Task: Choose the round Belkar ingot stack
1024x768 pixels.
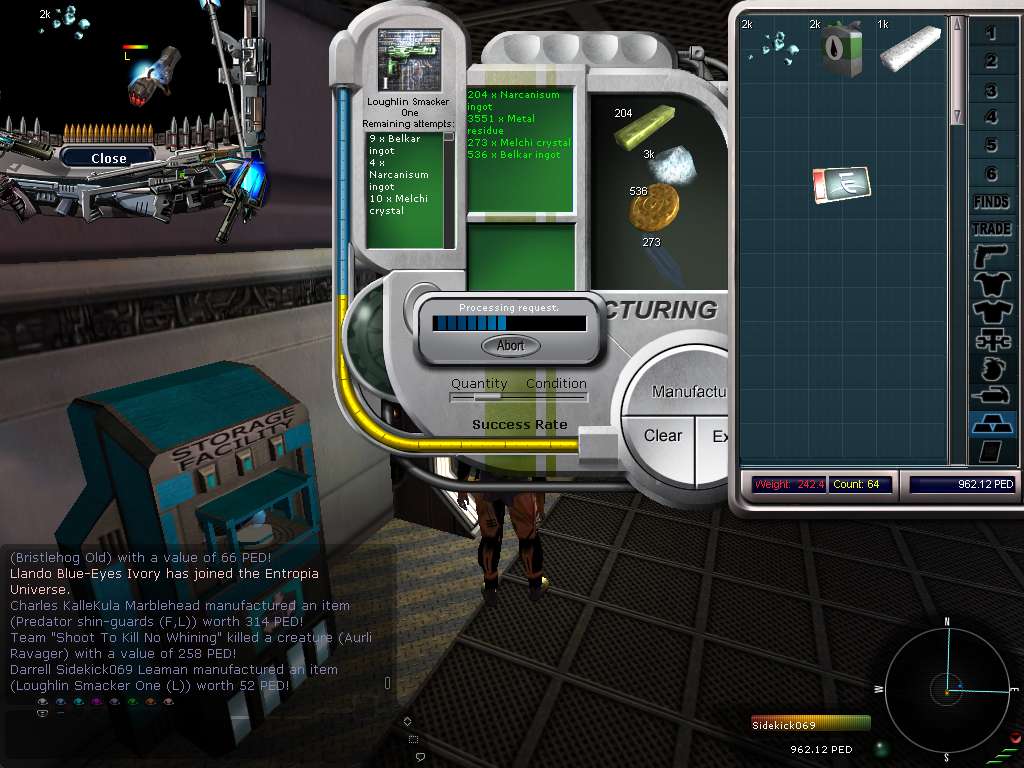Action: coord(654,209)
